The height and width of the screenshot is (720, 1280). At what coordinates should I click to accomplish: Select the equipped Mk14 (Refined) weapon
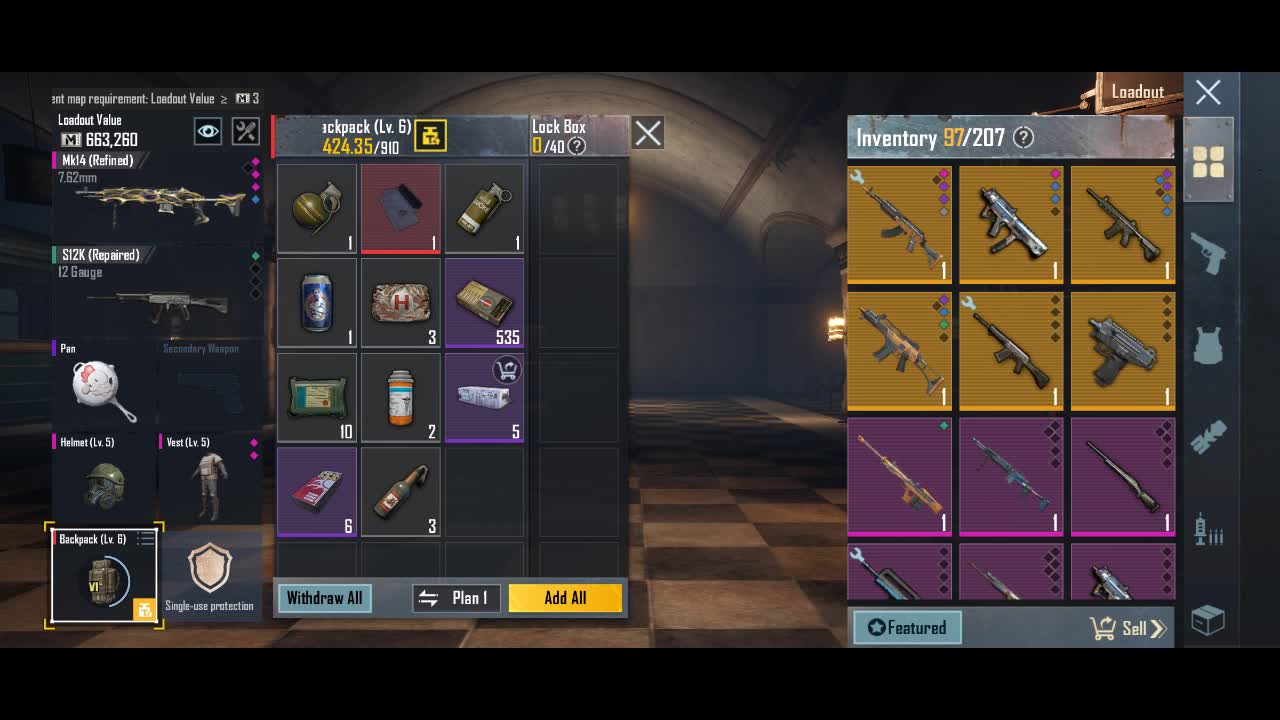tap(155, 195)
